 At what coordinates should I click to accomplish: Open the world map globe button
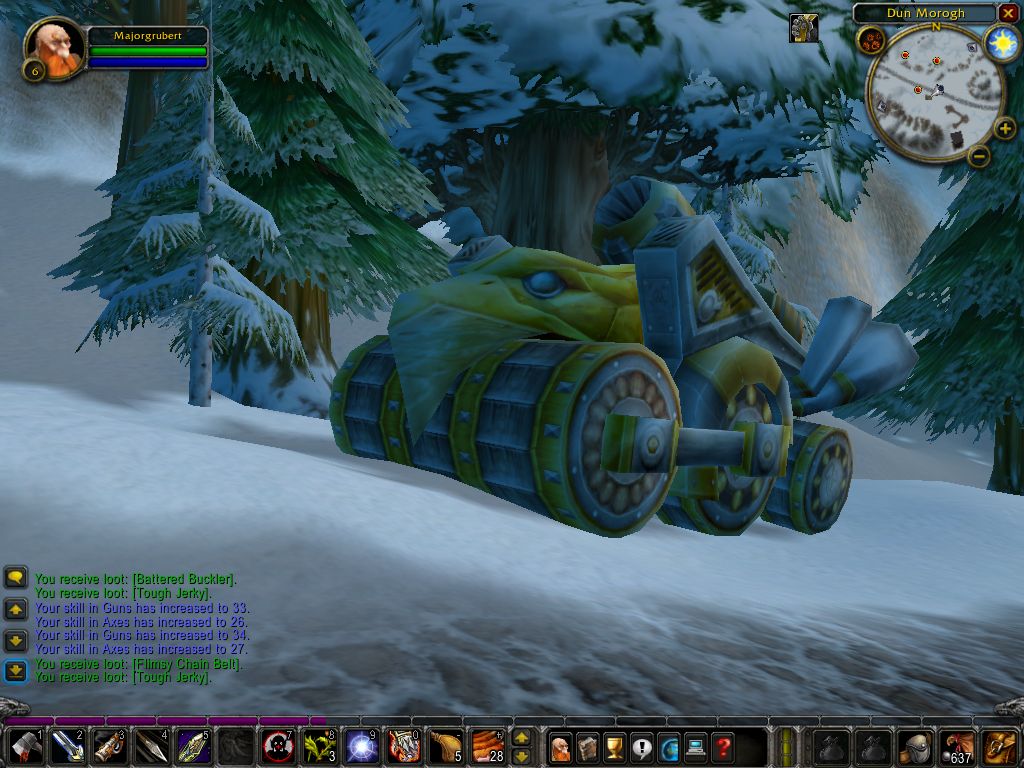pos(668,746)
